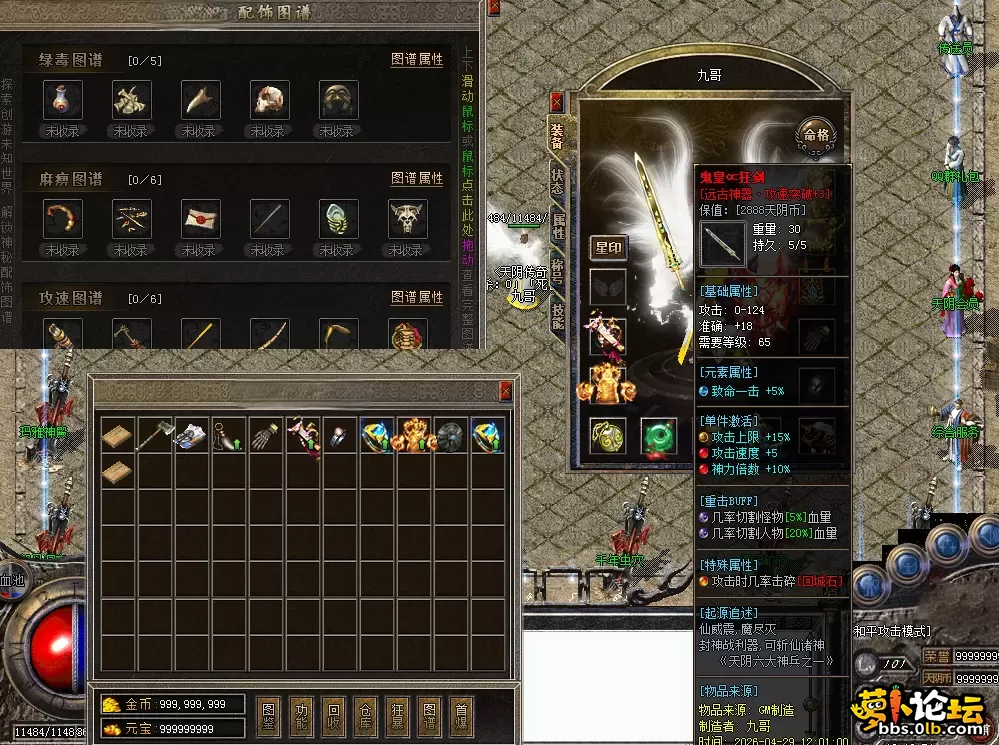Screen dimensions: 999x745
Task: Open the 命格 round button
Action: (813, 133)
